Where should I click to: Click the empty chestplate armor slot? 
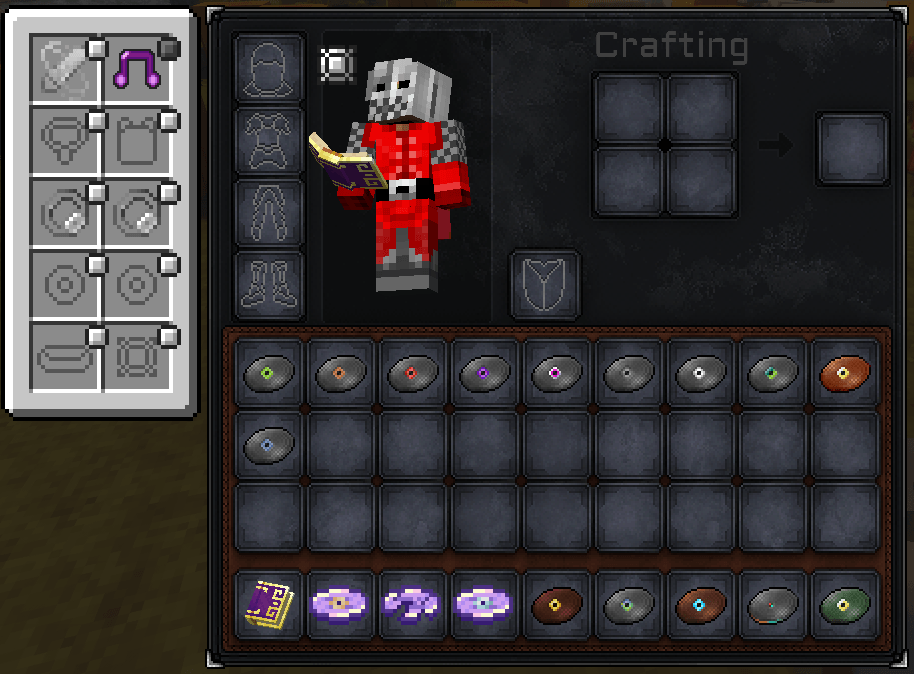pos(269,141)
